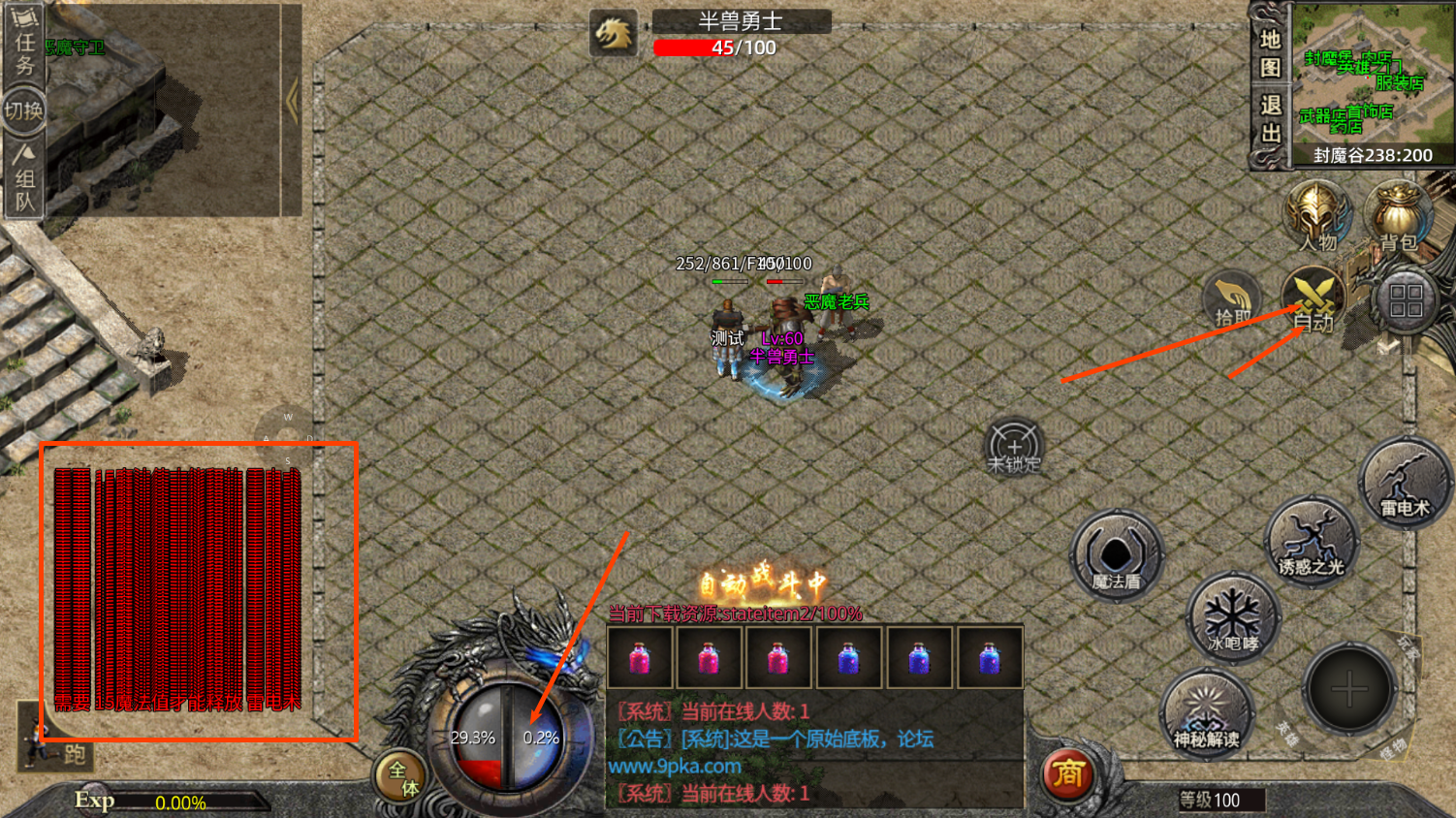Toggle the 自动 auto-battle button
The height and width of the screenshot is (818, 1456).
click(x=1314, y=300)
